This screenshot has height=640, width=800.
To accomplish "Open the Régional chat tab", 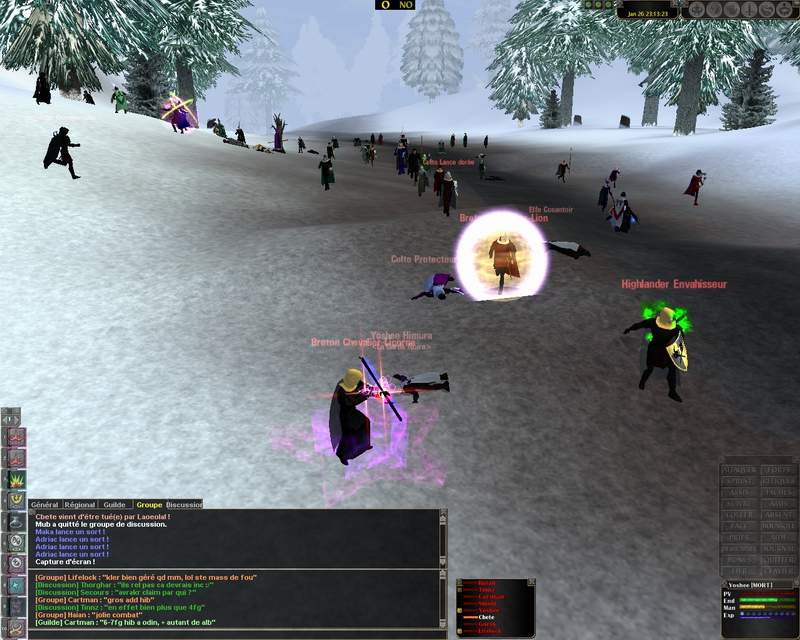I will tap(81, 505).
